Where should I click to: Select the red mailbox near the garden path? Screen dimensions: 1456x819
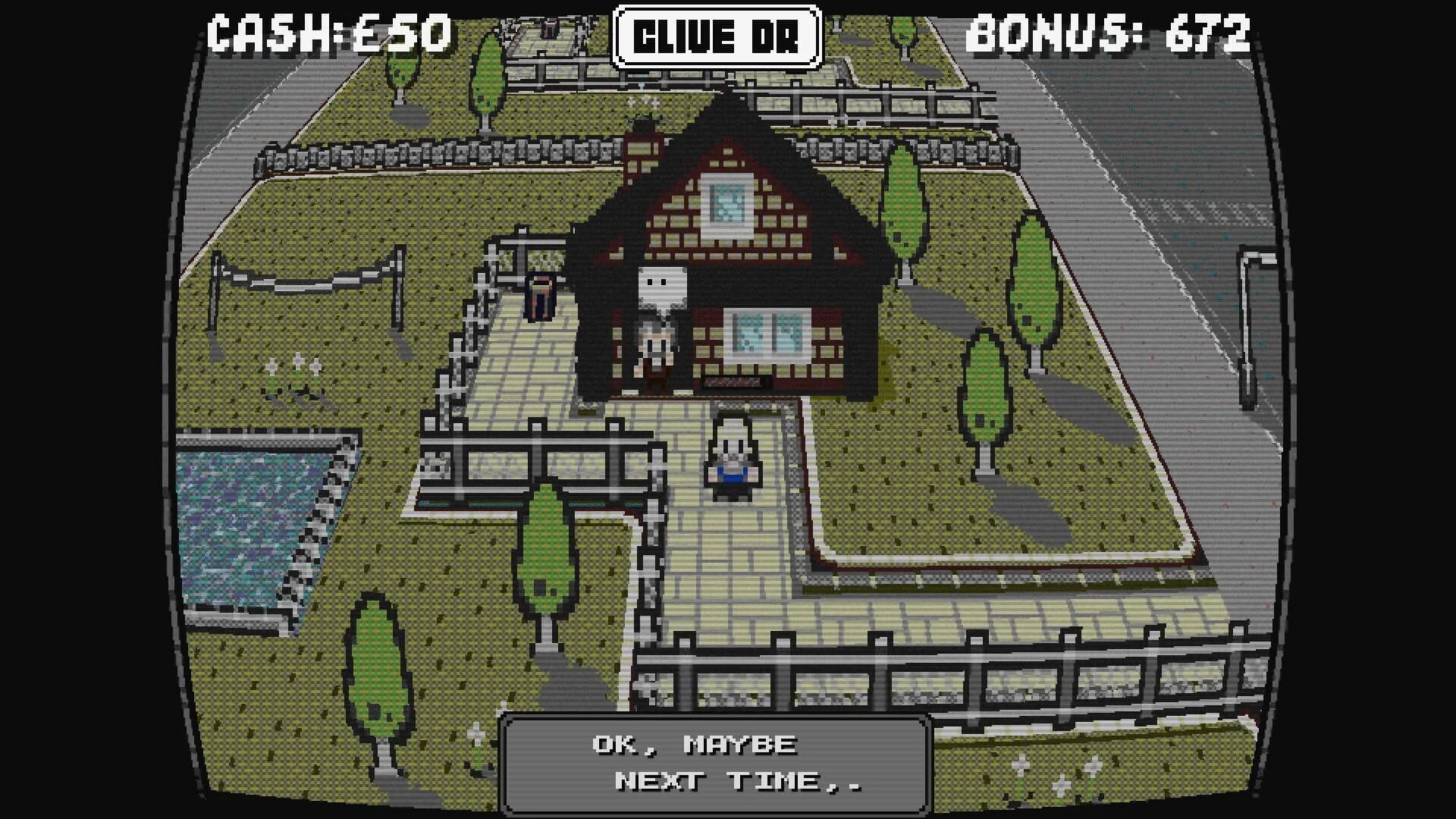[x=540, y=297]
